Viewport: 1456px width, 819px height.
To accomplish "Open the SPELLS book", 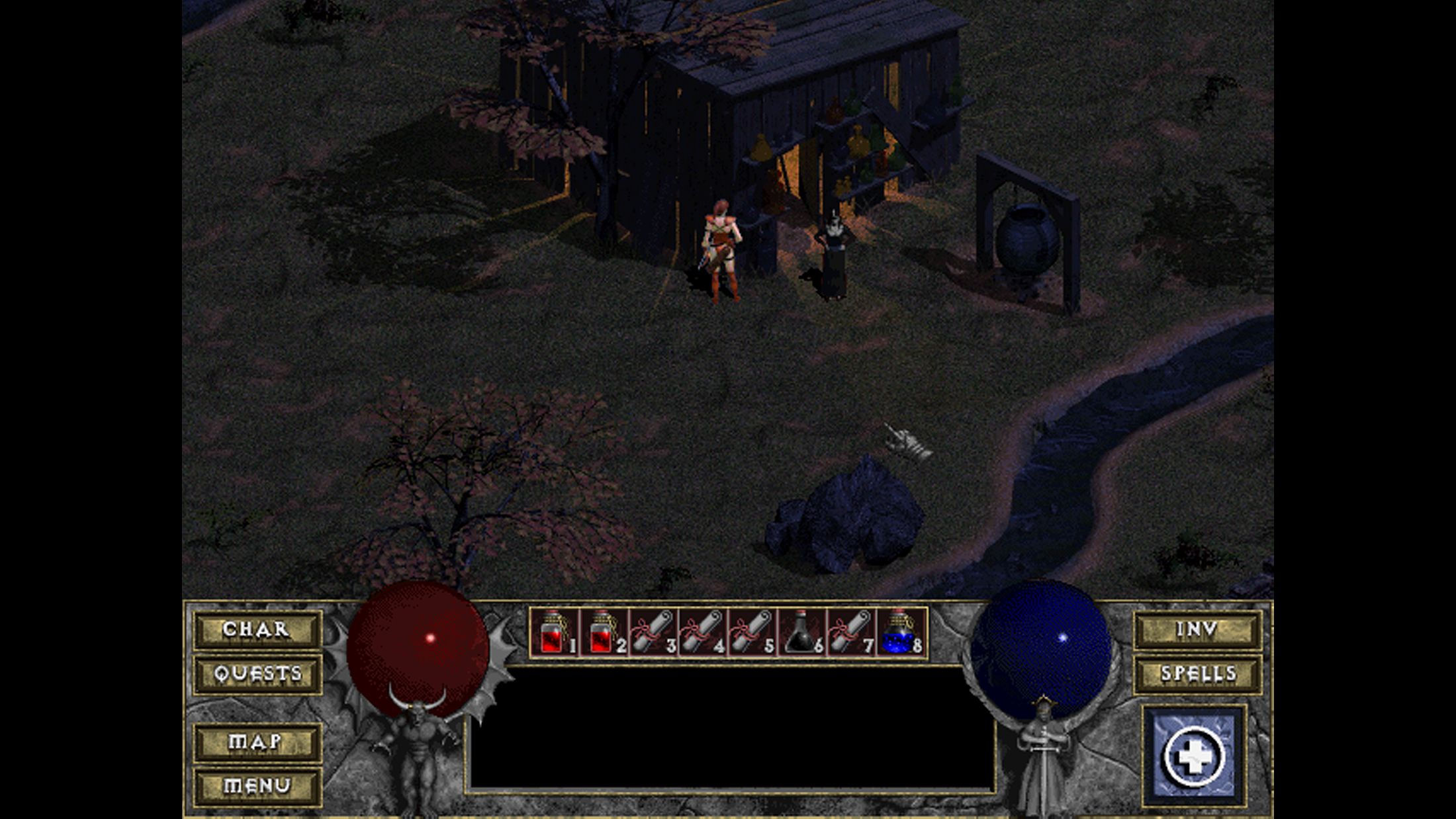I will pyautogui.click(x=1197, y=674).
